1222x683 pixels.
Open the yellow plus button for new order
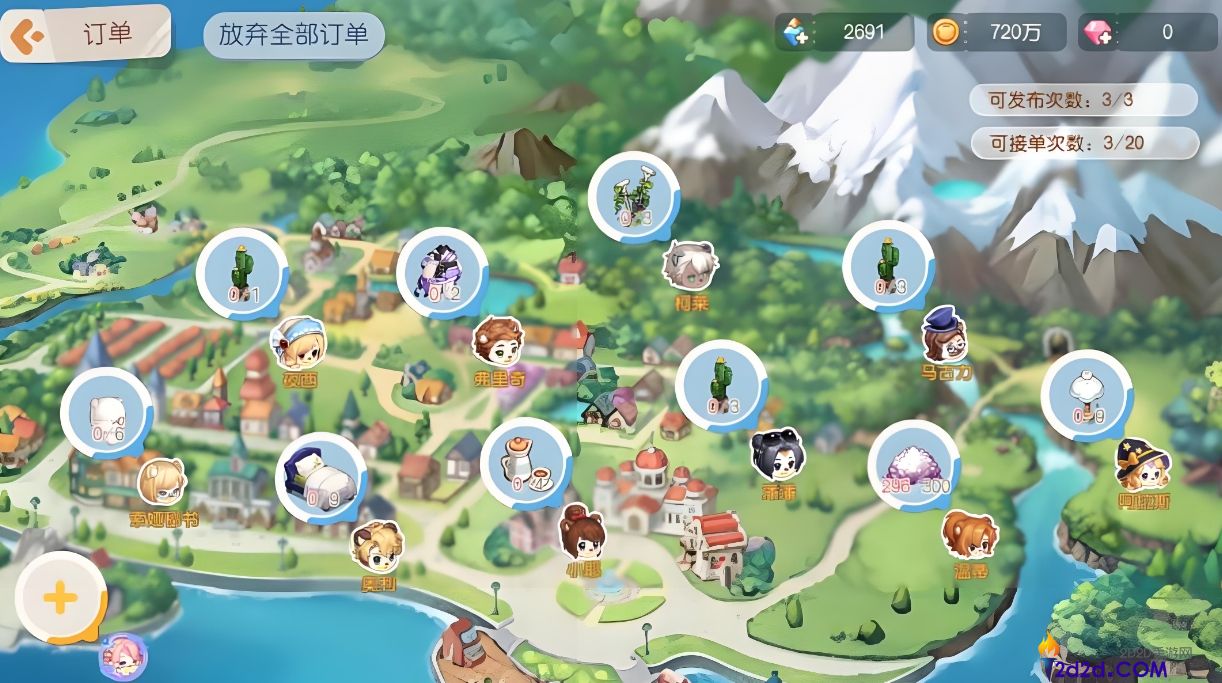[x=60, y=598]
